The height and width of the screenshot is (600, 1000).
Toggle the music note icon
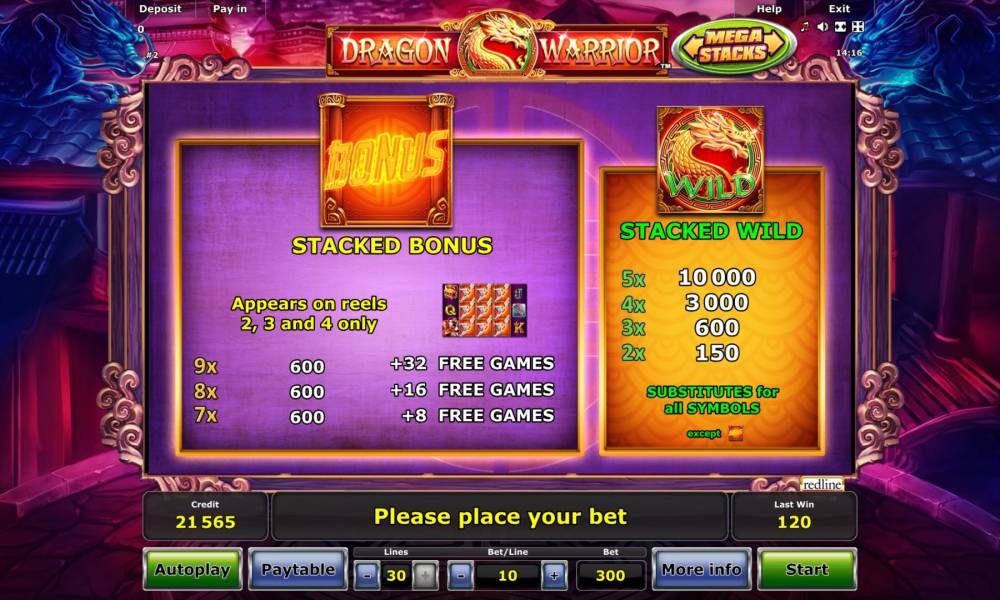coord(806,26)
